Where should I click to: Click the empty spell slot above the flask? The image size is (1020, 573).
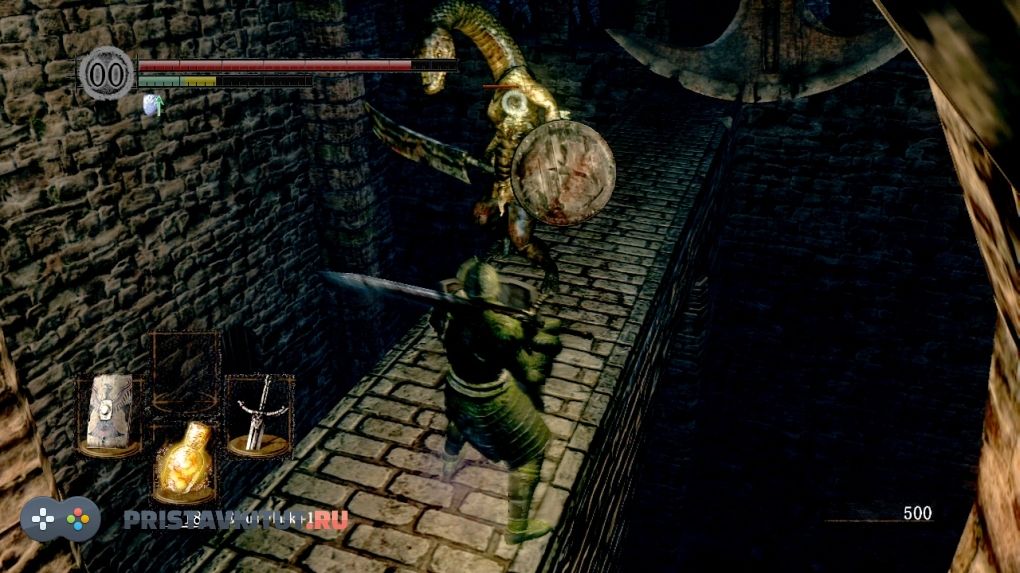[185, 371]
